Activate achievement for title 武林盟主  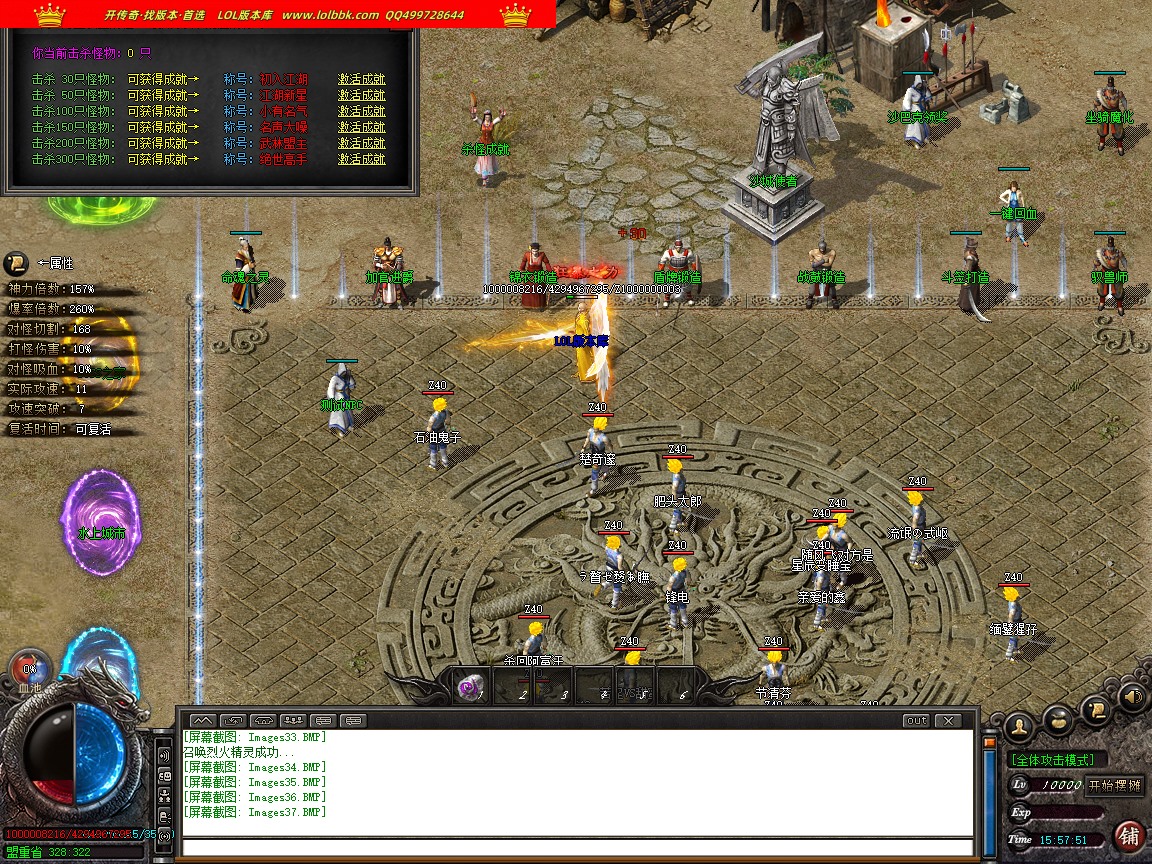(361, 143)
